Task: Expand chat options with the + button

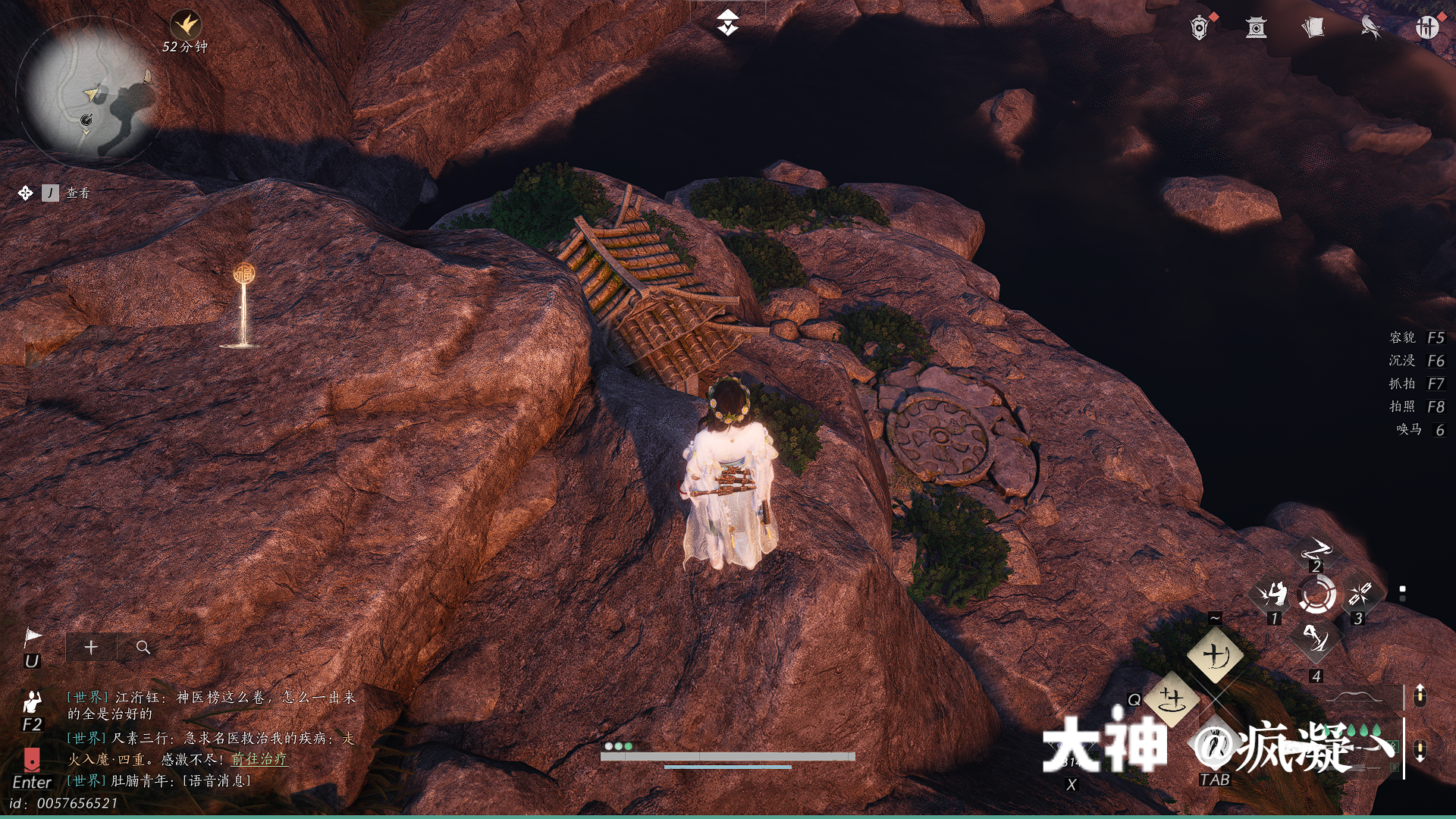Action: [90, 648]
